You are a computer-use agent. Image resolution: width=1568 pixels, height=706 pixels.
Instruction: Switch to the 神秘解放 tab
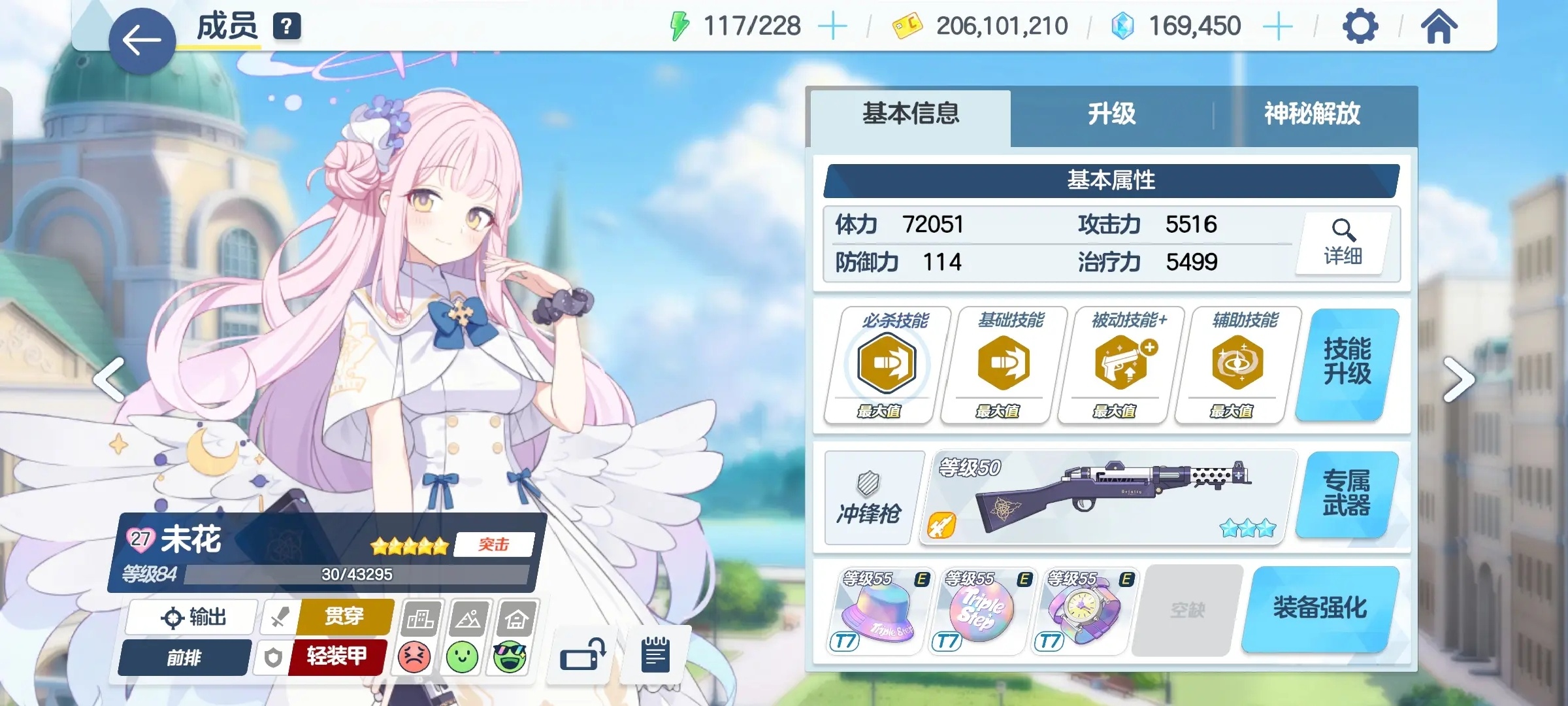pos(1312,114)
